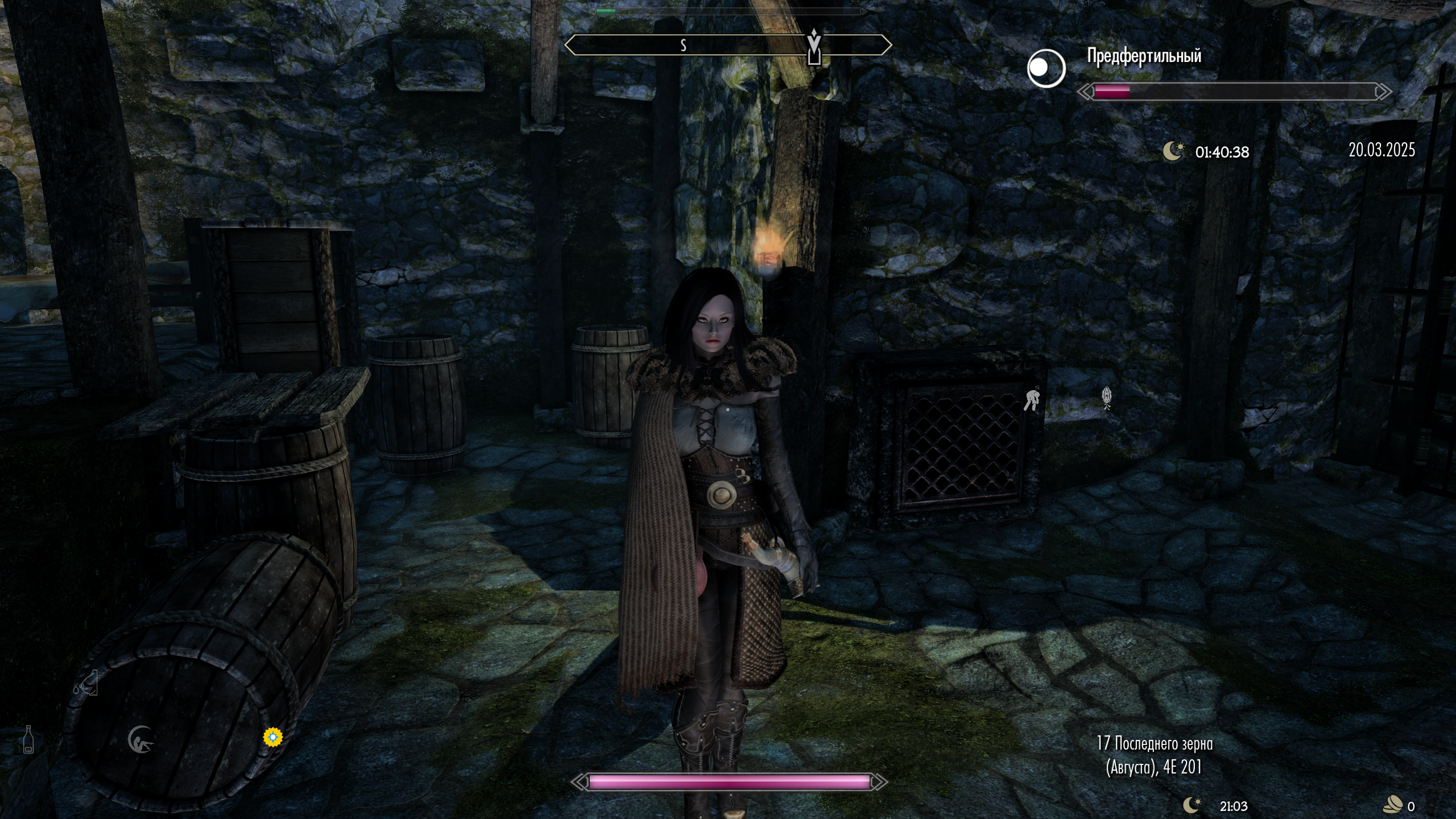Click the hunched-over figure status icon
This screenshot has width=1456, height=819.
coord(1032,399)
